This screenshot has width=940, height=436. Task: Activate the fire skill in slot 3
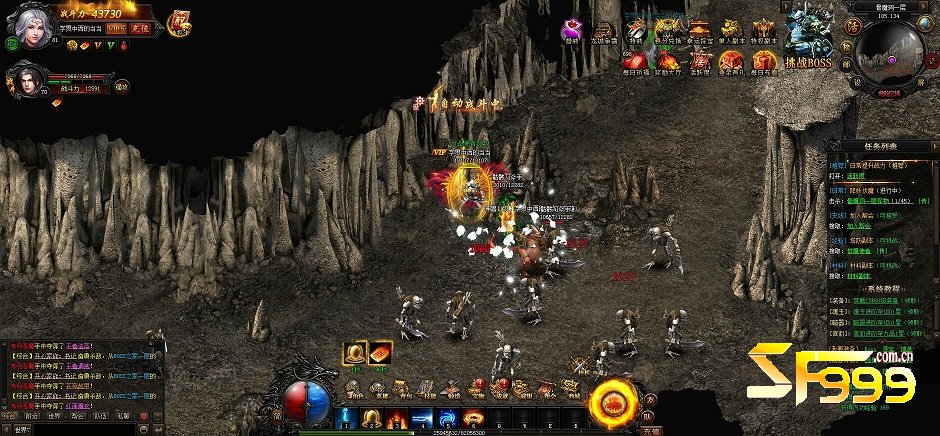394,417
